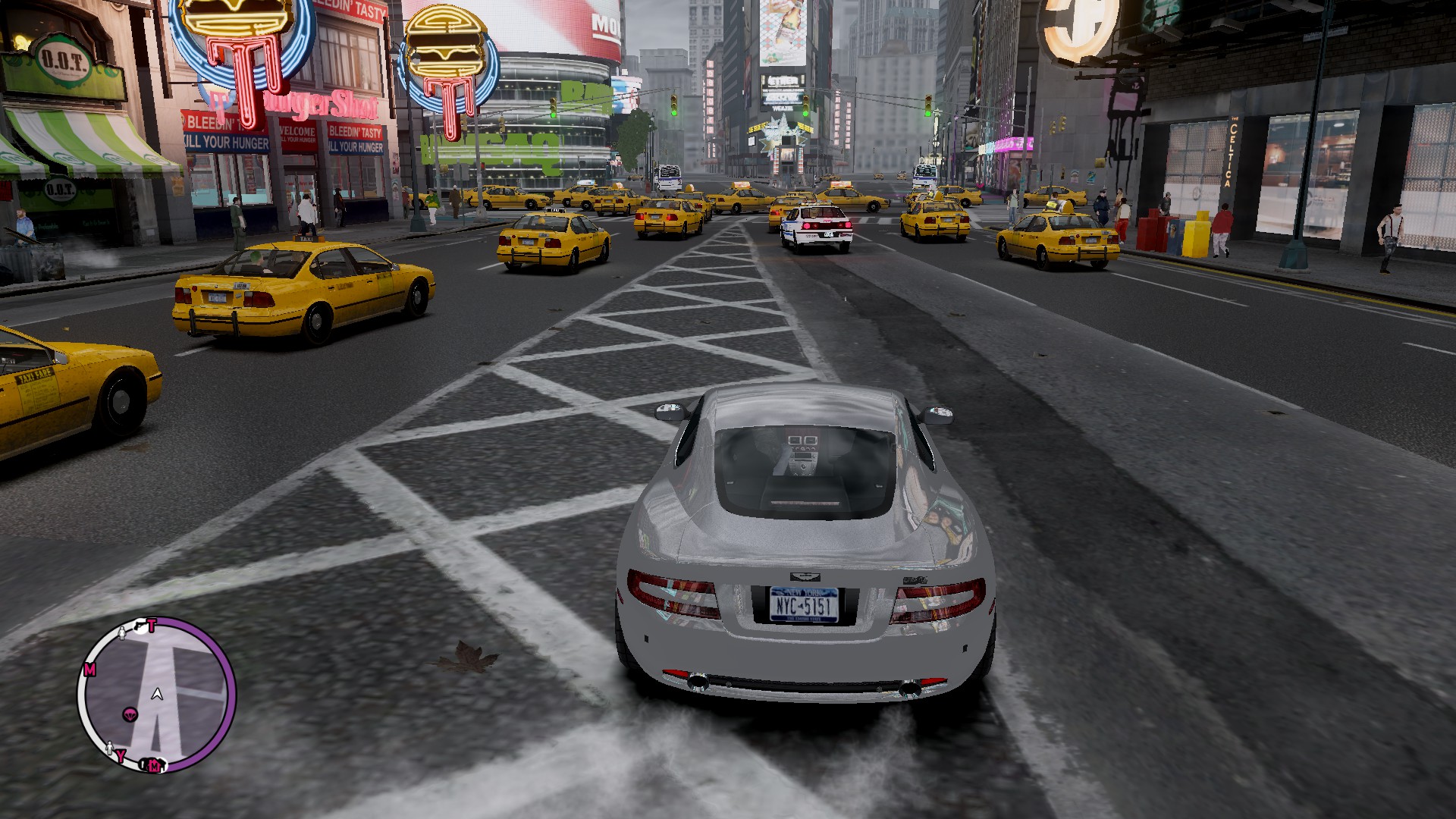1456x819 pixels.
Task: Choose the pink Y contact blip
Action: 121,755
